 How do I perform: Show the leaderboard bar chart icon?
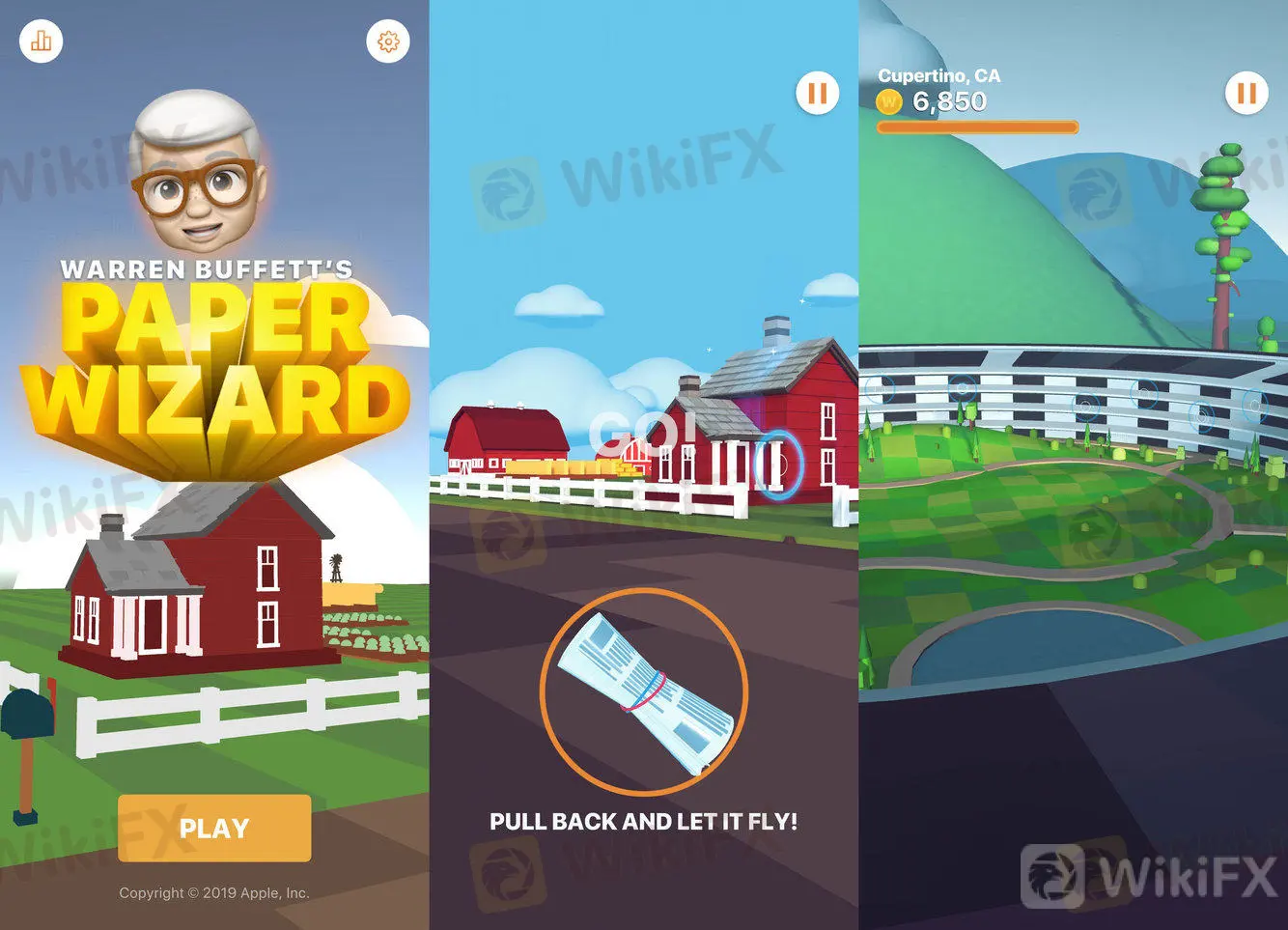click(42, 42)
